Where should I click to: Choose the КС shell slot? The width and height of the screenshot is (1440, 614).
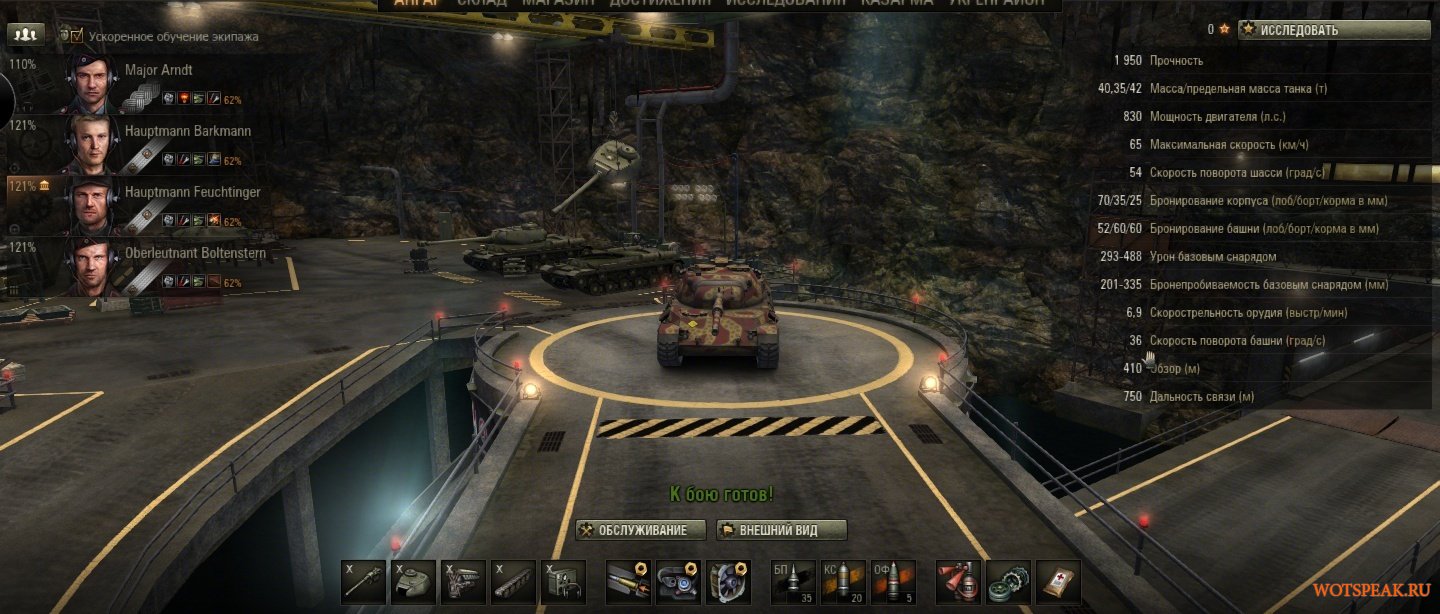pyautogui.click(x=843, y=581)
